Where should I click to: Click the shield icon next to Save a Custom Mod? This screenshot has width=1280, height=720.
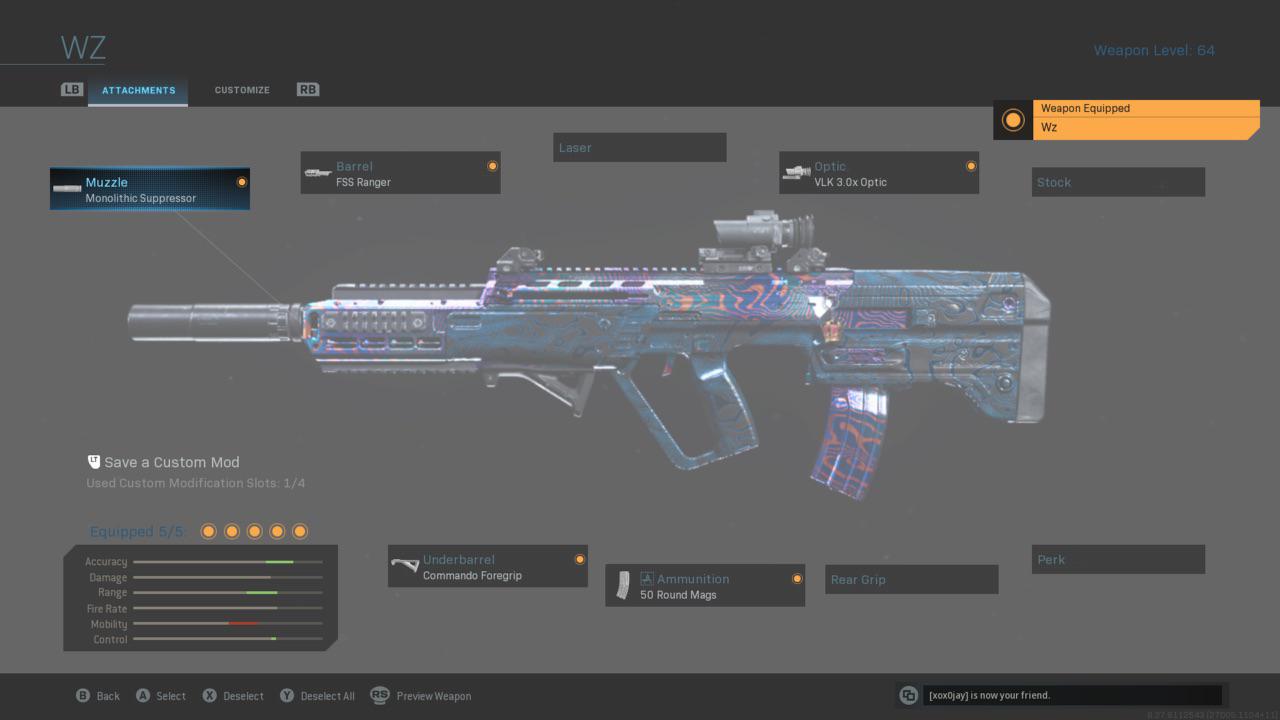(93, 461)
